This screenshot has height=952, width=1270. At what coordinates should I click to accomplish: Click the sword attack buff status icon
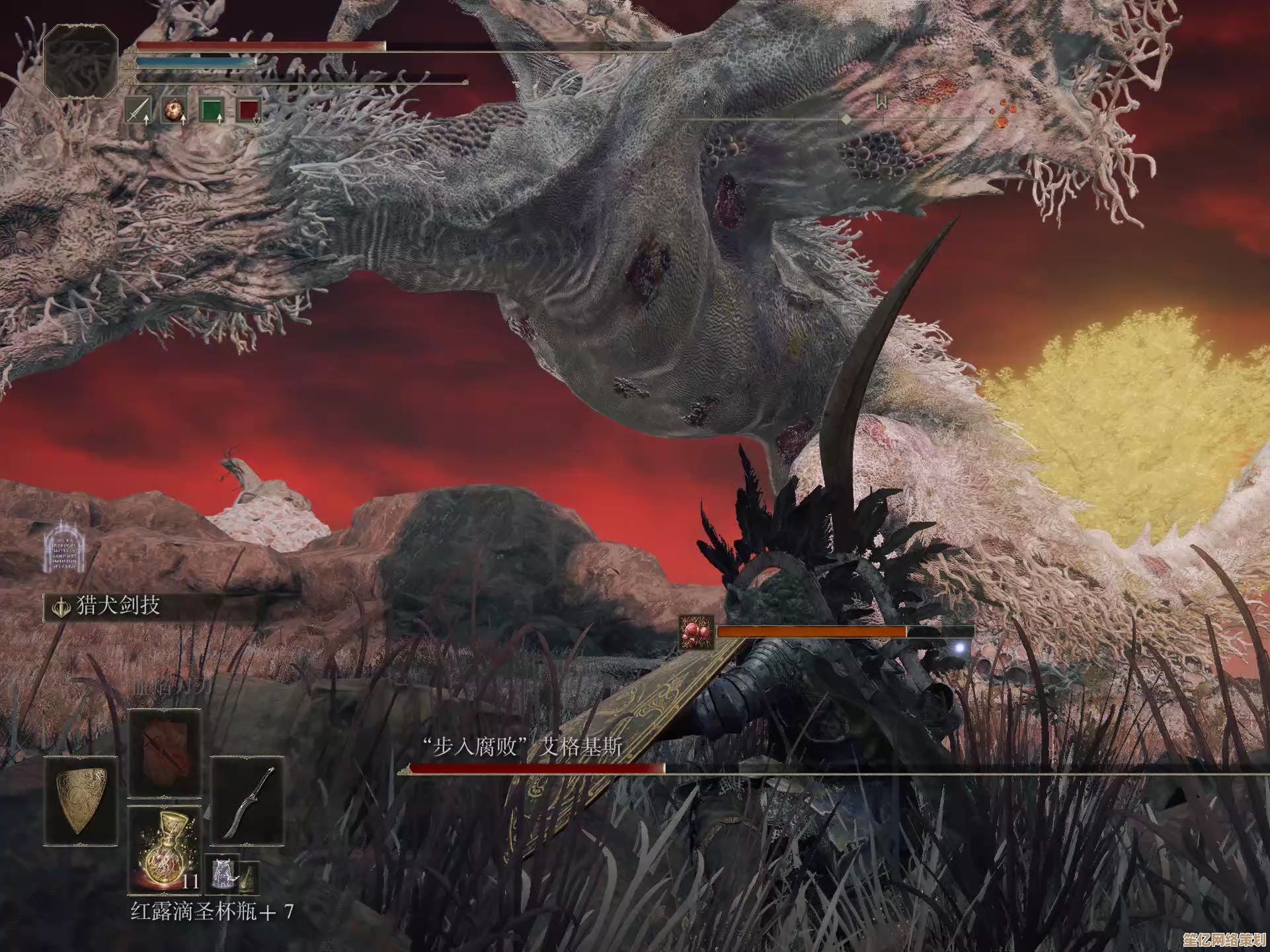tap(139, 110)
